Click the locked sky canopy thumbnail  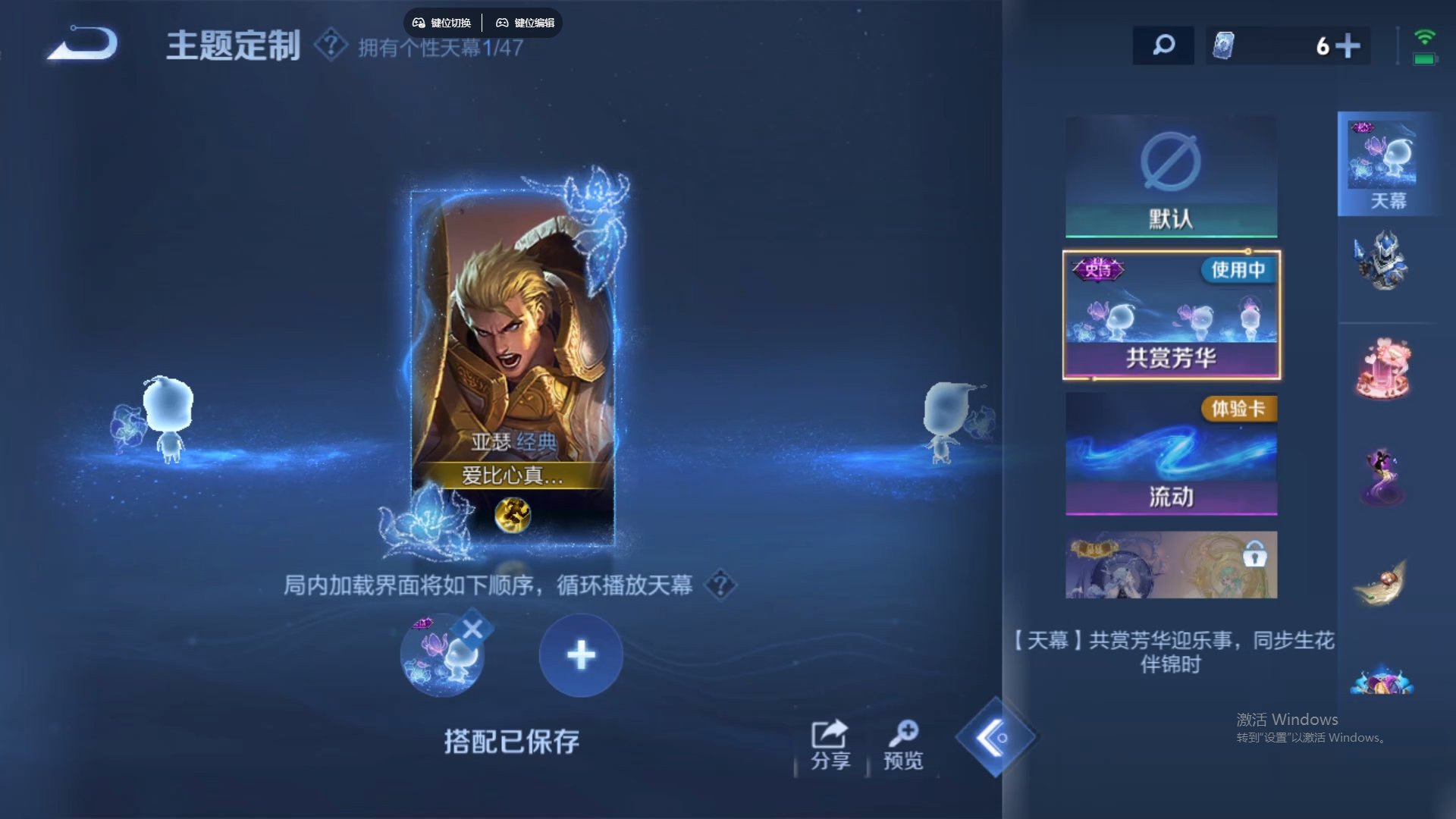tap(1170, 564)
